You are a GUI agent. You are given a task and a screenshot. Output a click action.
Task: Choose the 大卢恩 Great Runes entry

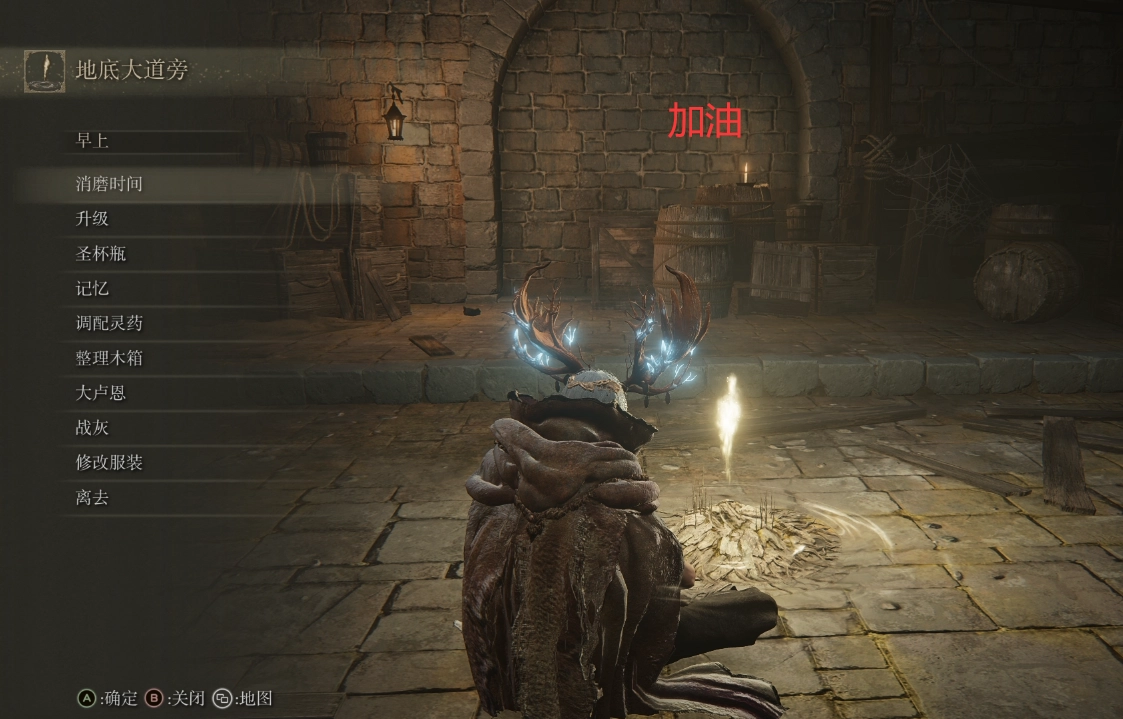pyautogui.click(x=101, y=393)
